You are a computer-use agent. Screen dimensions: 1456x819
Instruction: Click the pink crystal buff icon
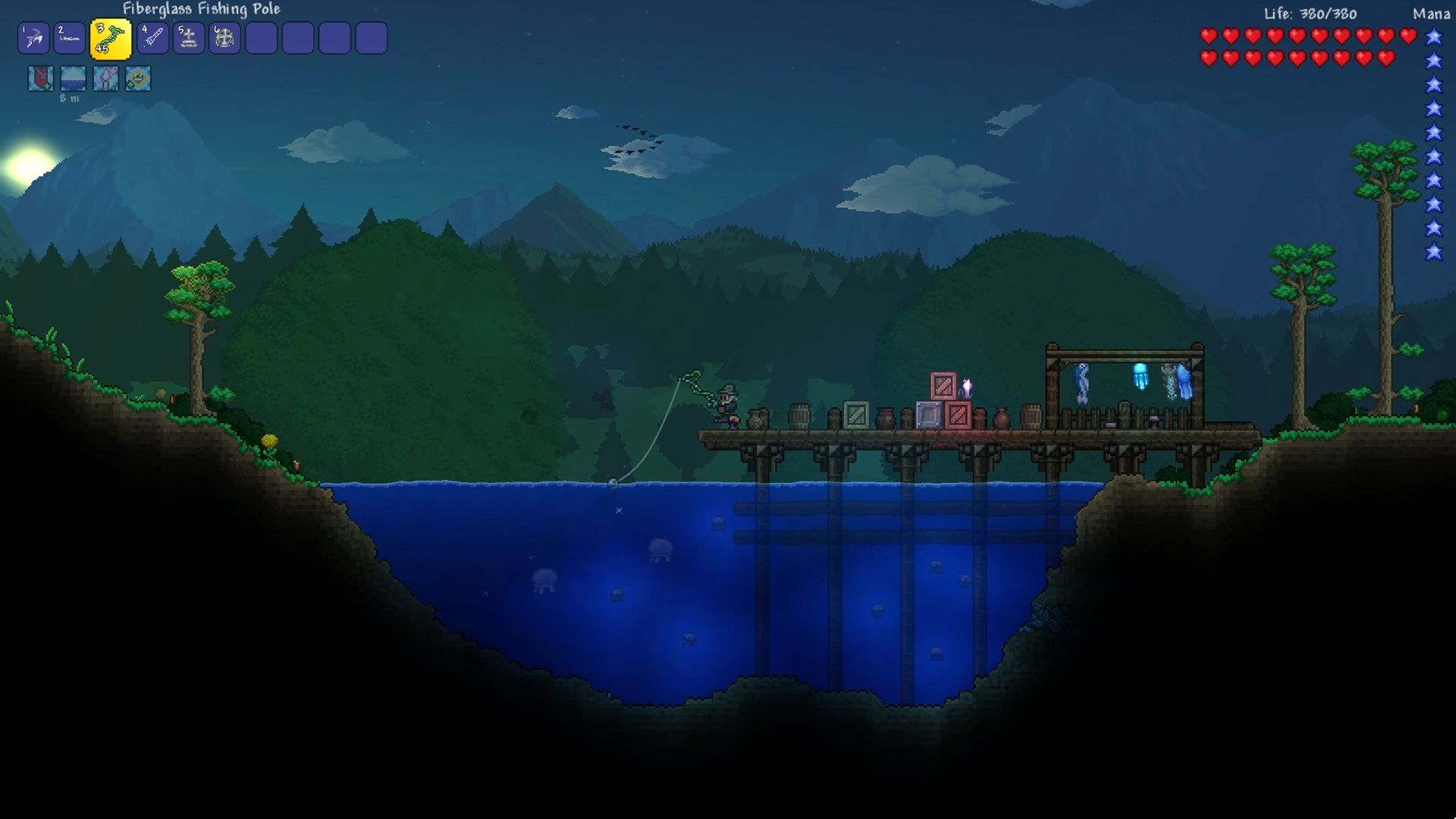[x=105, y=78]
